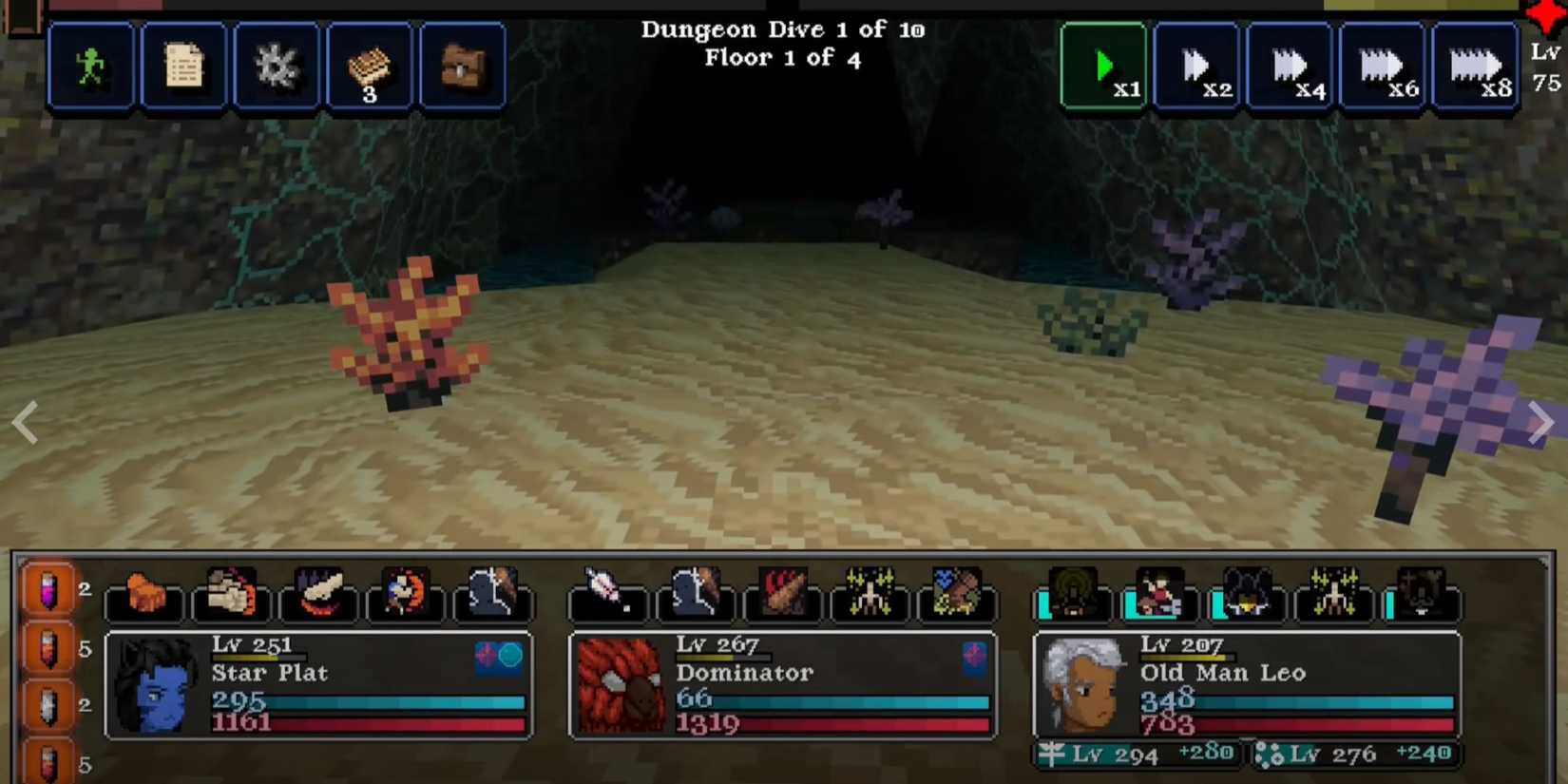Screen dimensions: 1568x784
Task: Open the green running figure menu
Action: pos(90,67)
